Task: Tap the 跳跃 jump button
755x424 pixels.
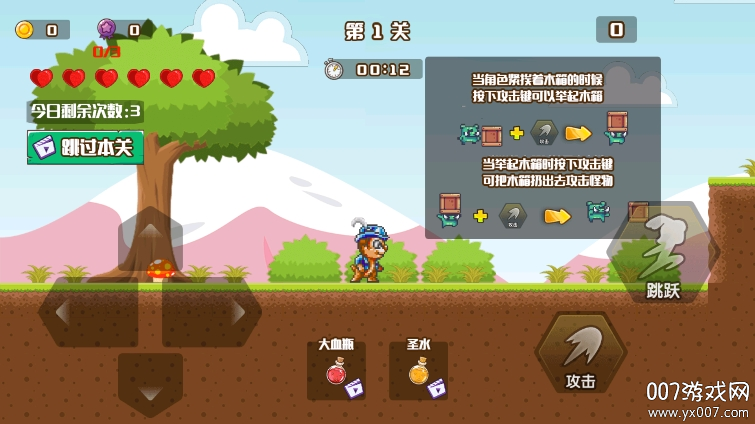Action: click(x=663, y=257)
